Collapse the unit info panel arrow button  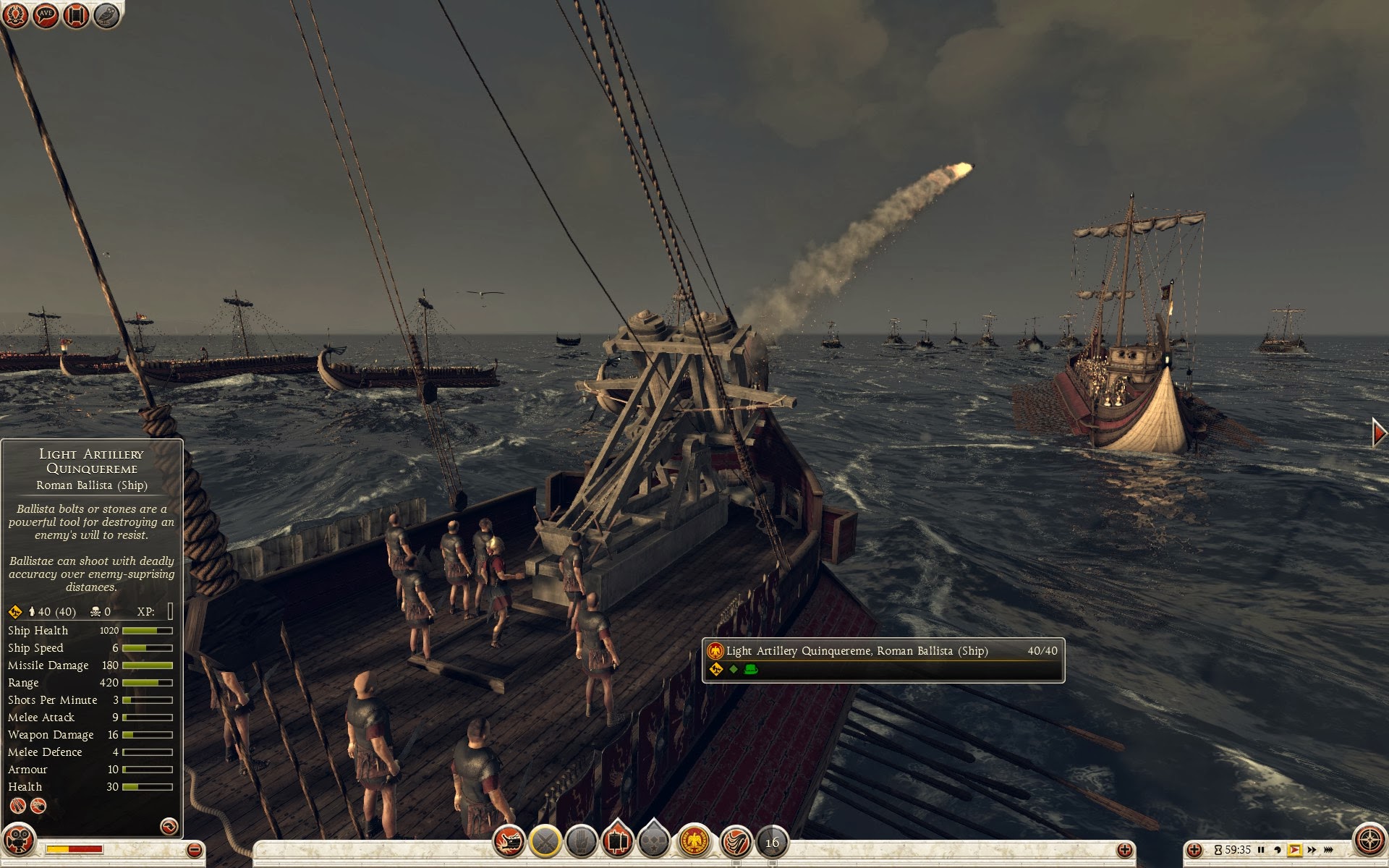169,825
